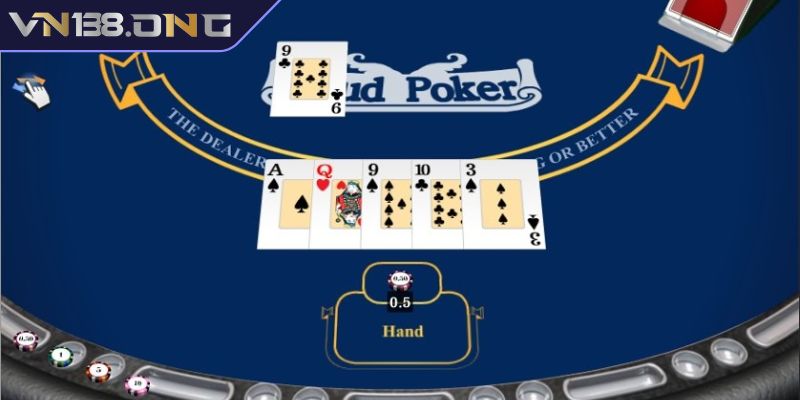
Task: Click the cards-and-hand icon in the corner
Action: [x=30, y=91]
